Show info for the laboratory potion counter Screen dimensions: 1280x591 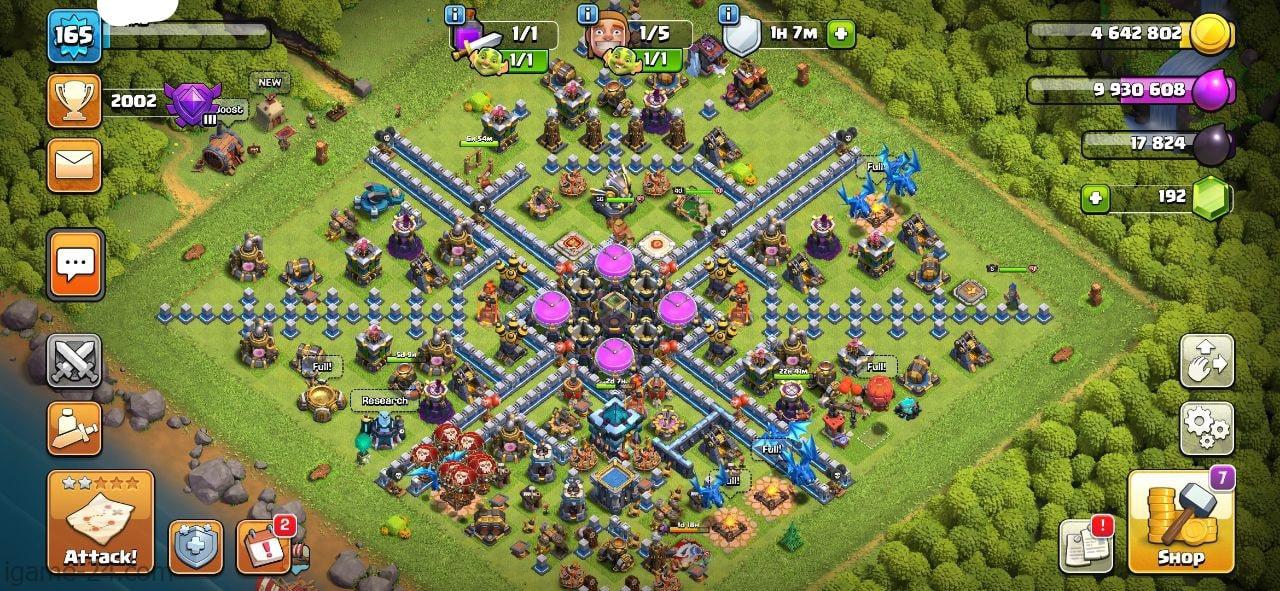pos(456,15)
